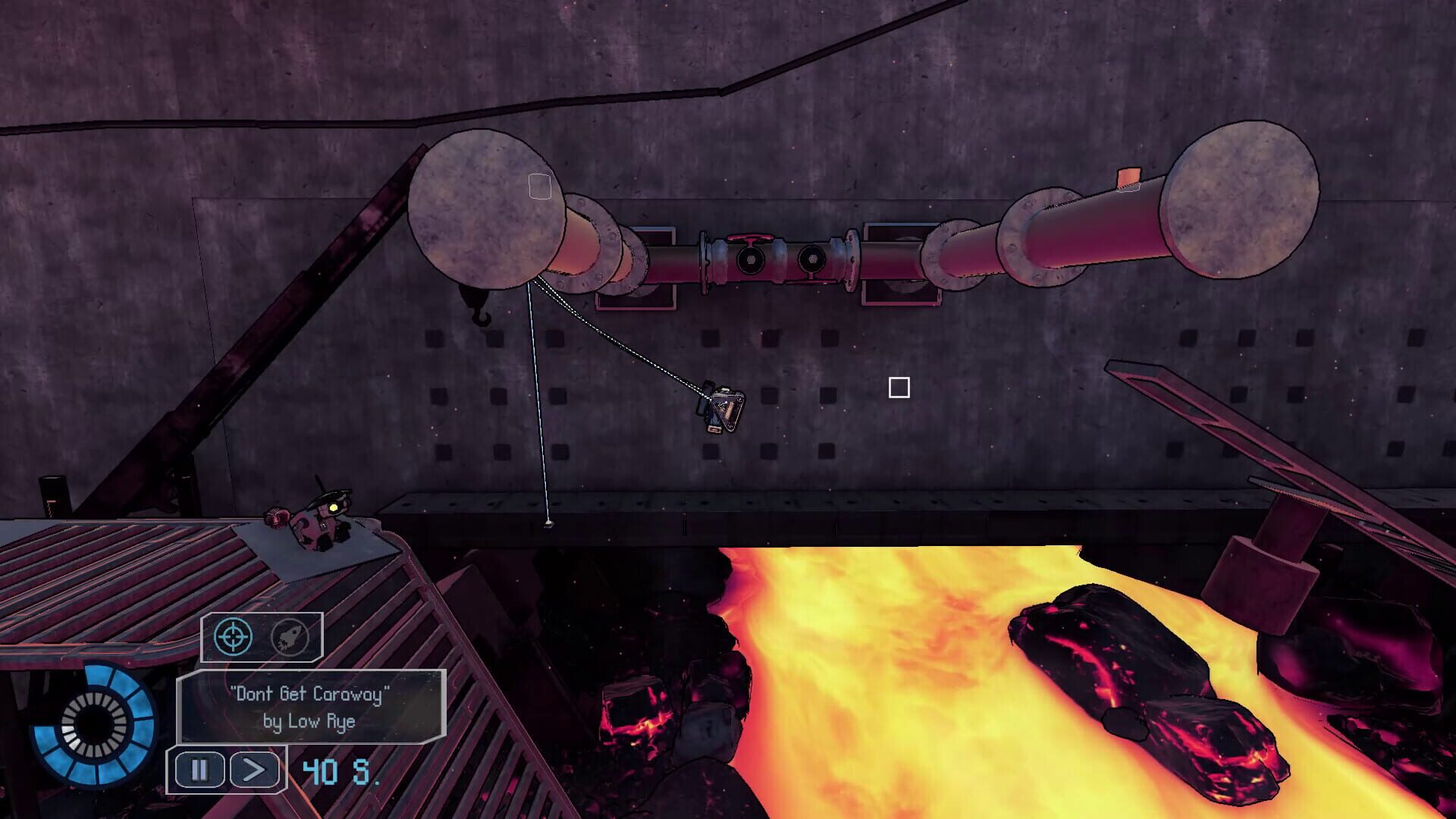The height and width of the screenshot is (819, 1456).
Task: Click the orange outlet stub on the right pipe
Action: pyautogui.click(x=1129, y=177)
